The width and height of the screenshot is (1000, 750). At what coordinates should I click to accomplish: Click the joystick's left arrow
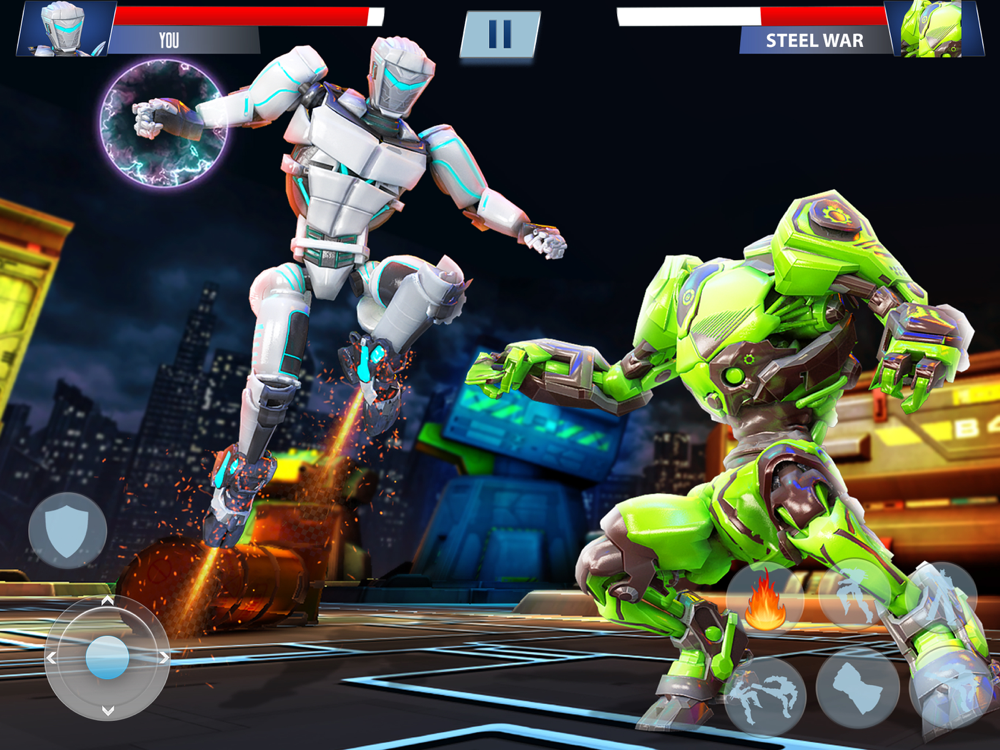click(x=52, y=658)
